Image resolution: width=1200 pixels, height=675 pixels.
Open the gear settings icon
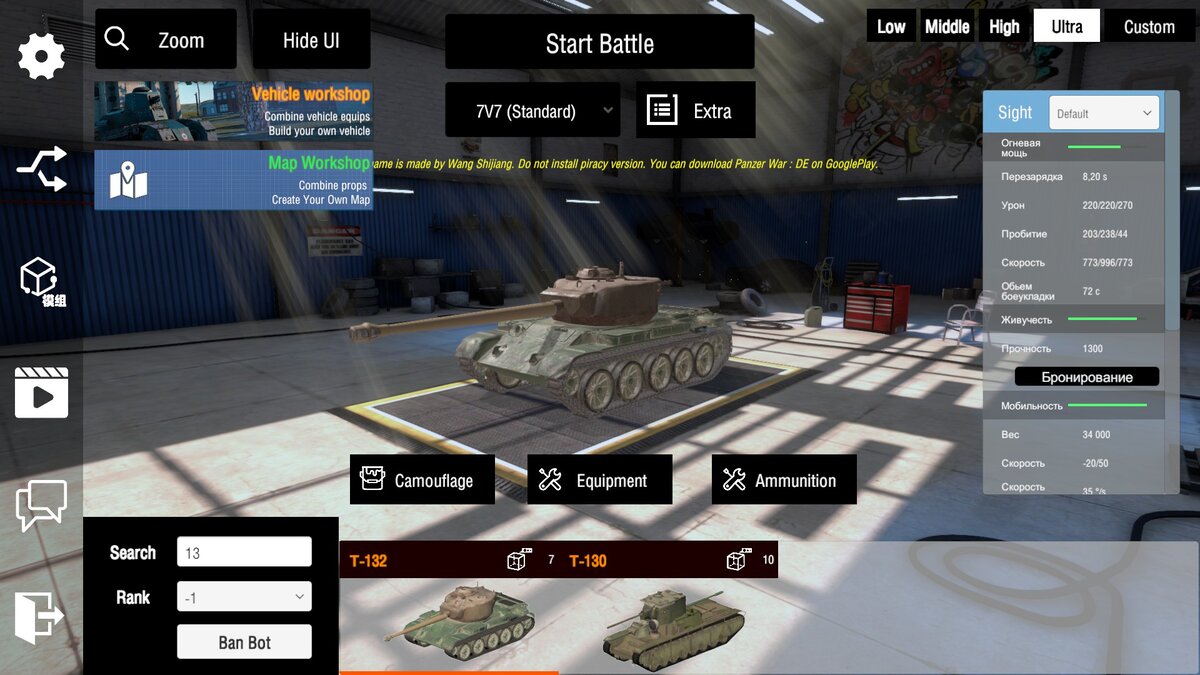pos(42,56)
